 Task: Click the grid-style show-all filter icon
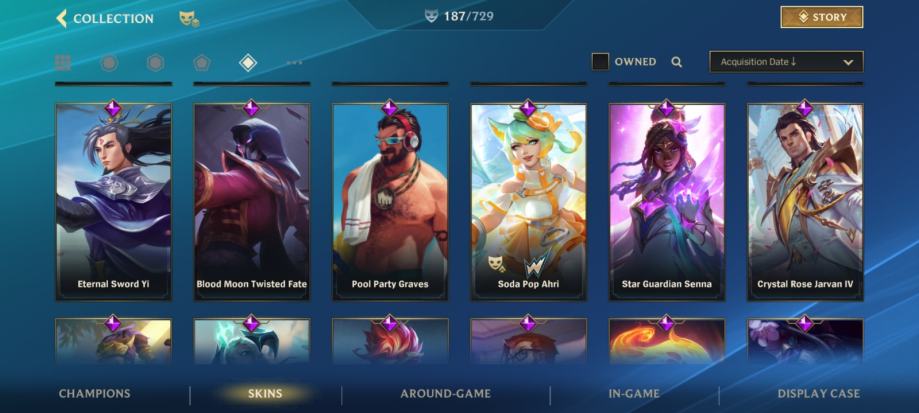point(63,63)
